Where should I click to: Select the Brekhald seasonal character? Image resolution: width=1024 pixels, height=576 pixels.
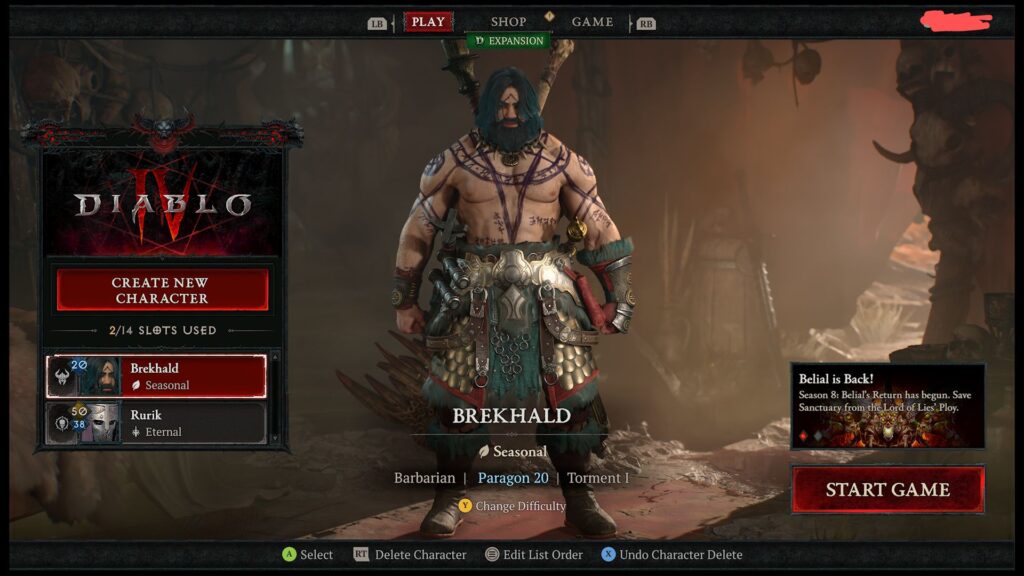(156, 376)
